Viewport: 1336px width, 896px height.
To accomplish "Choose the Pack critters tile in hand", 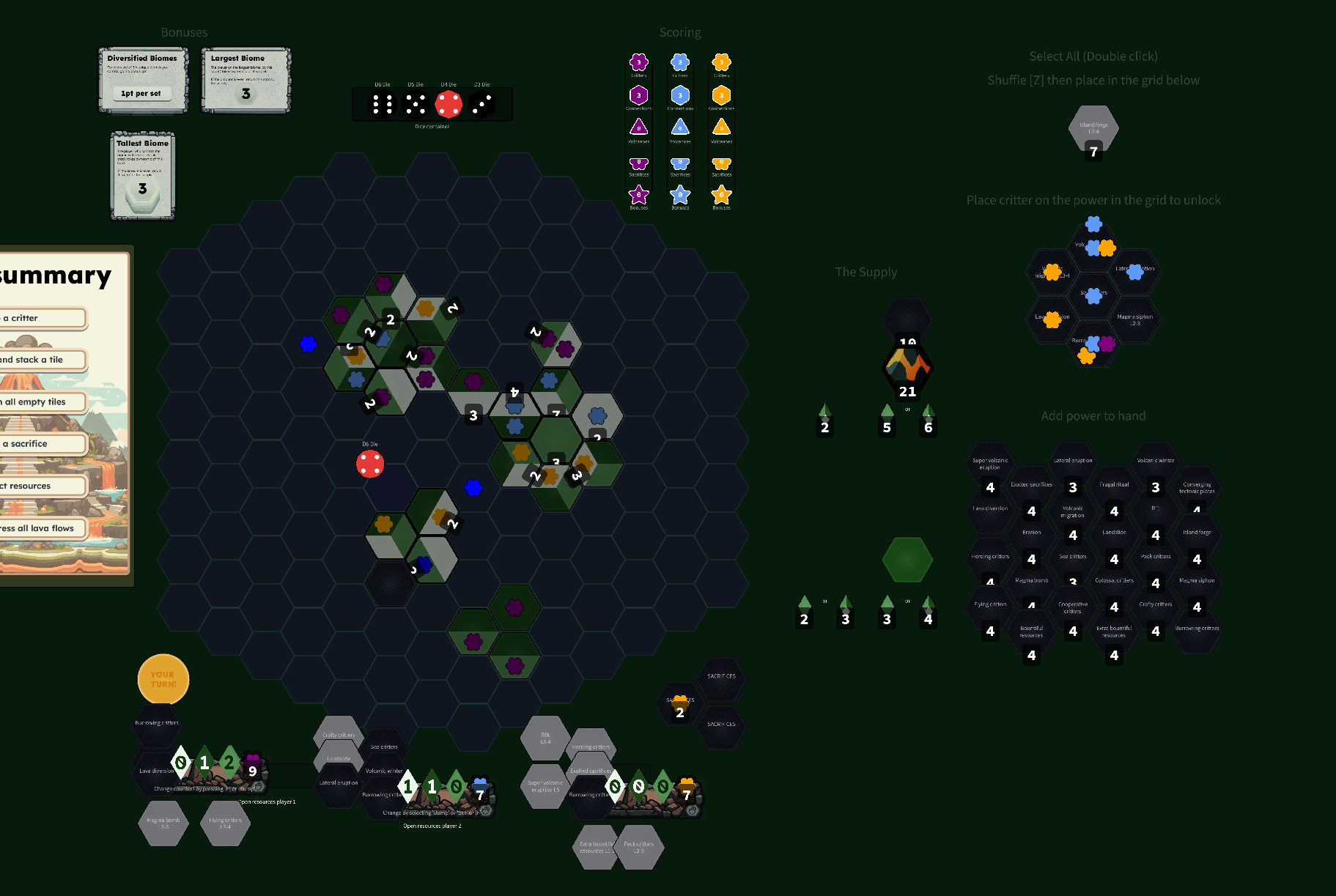I will 638,847.
